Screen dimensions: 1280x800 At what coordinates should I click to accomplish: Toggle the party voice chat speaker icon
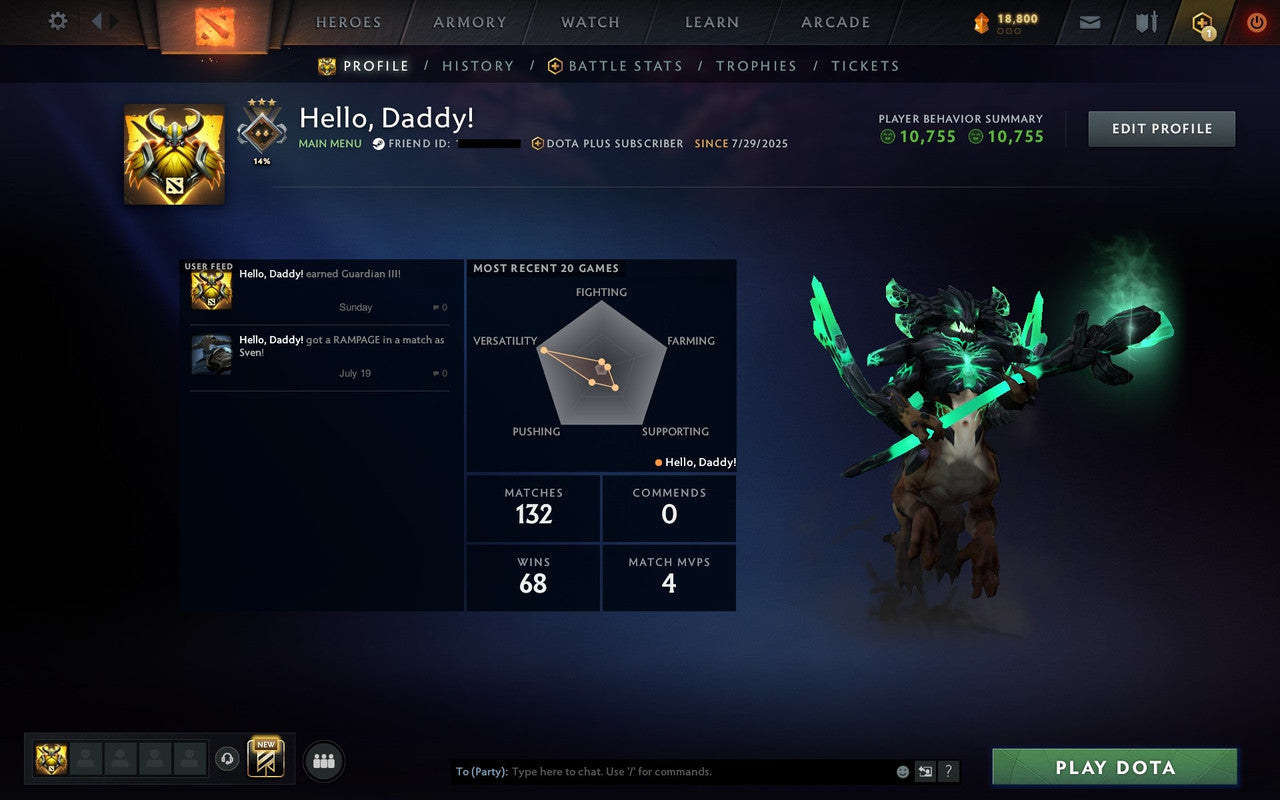coord(227,760)
